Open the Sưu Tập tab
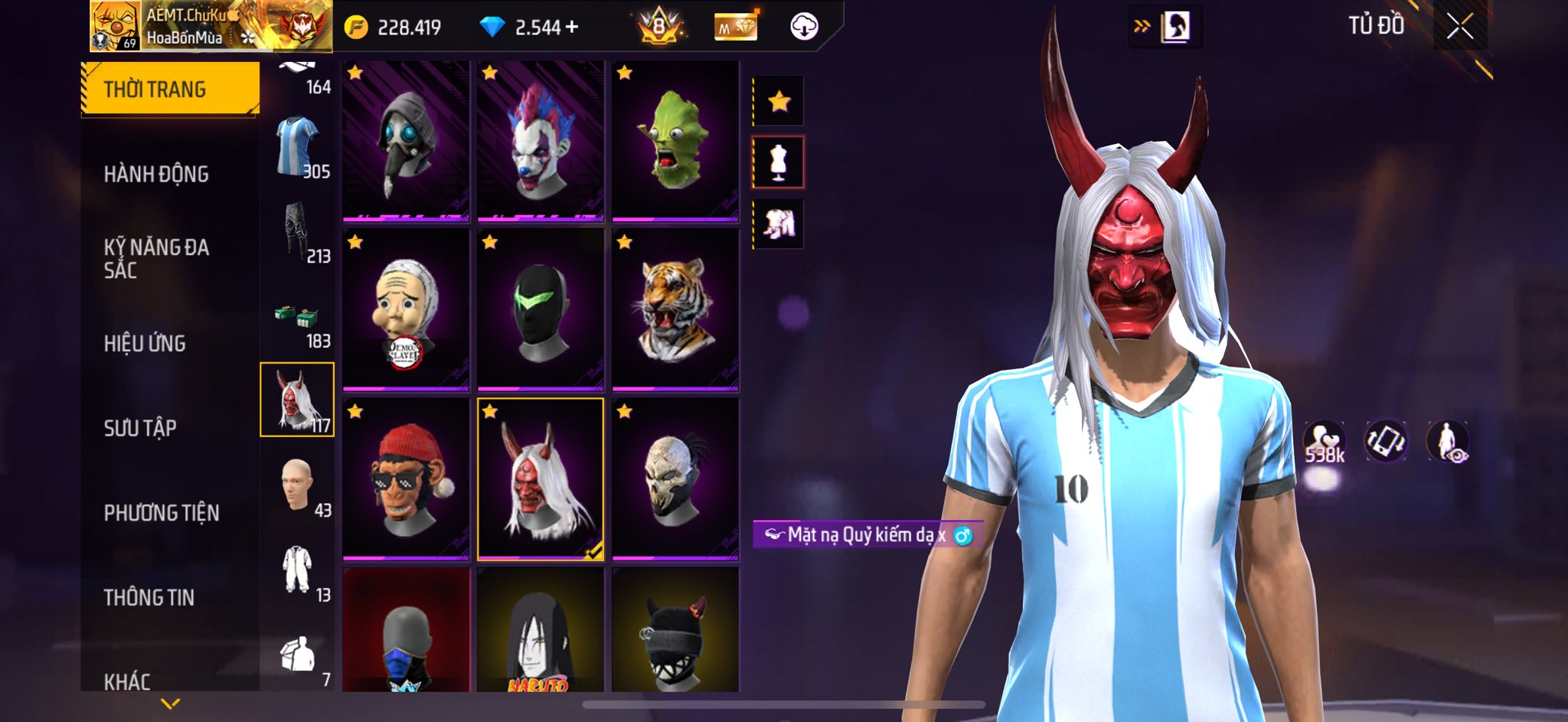The height and width of the screenshot is (722, 1568). 140,427
